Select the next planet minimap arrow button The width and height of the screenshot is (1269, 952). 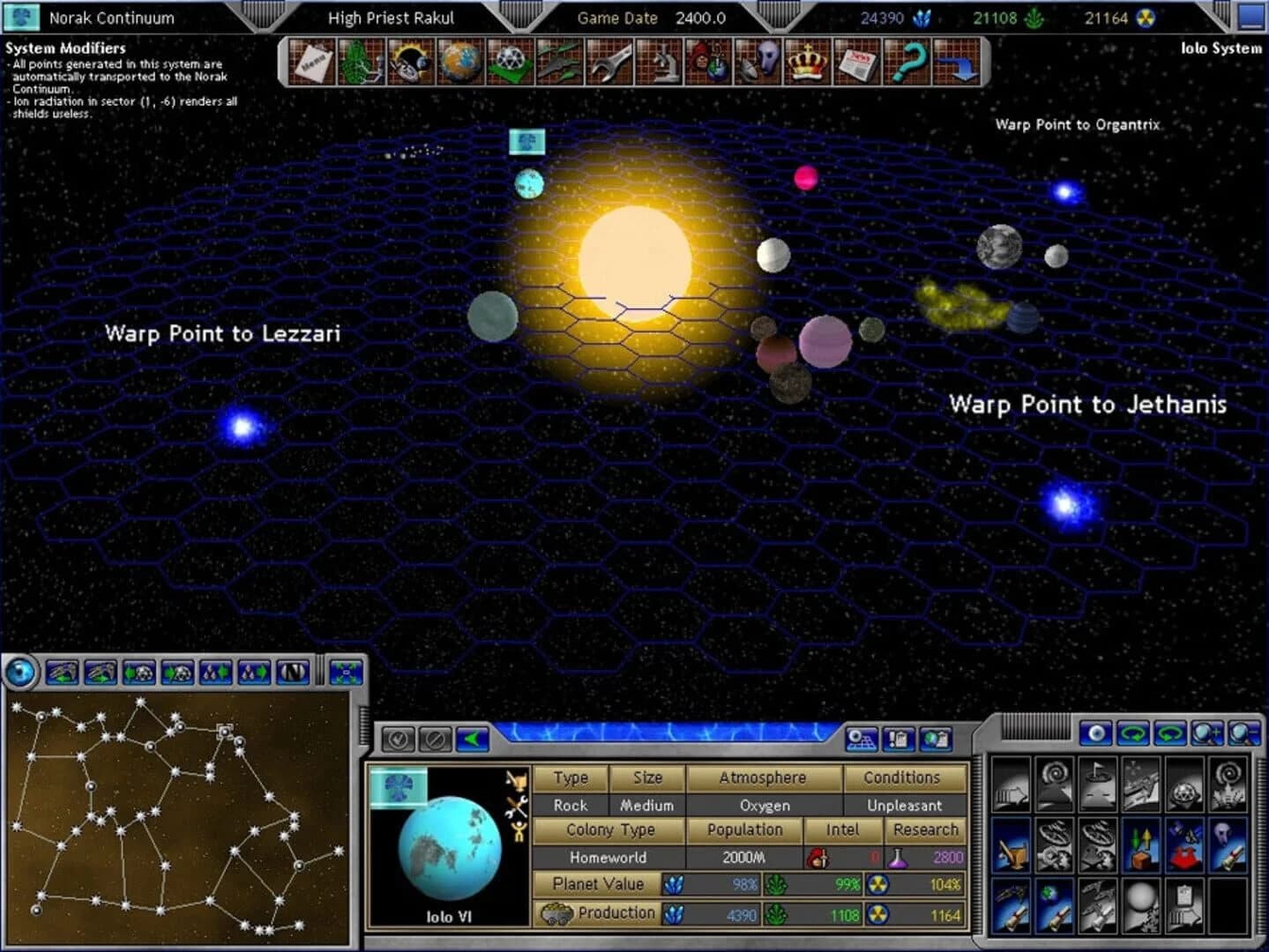pyautogui.click(x=175, y=673)
